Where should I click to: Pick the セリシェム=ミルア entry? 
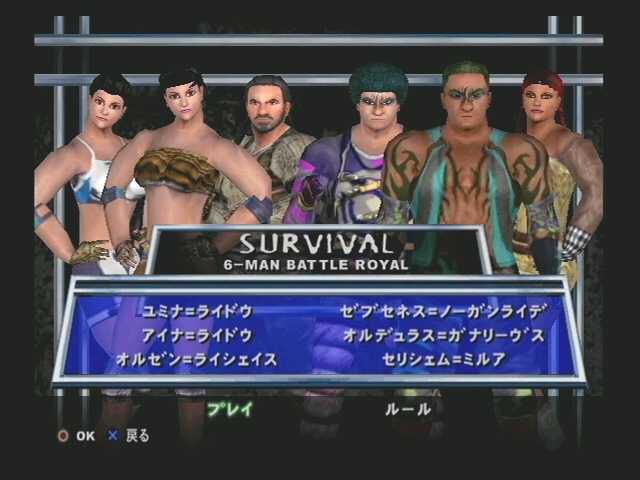tap(444, 359)
